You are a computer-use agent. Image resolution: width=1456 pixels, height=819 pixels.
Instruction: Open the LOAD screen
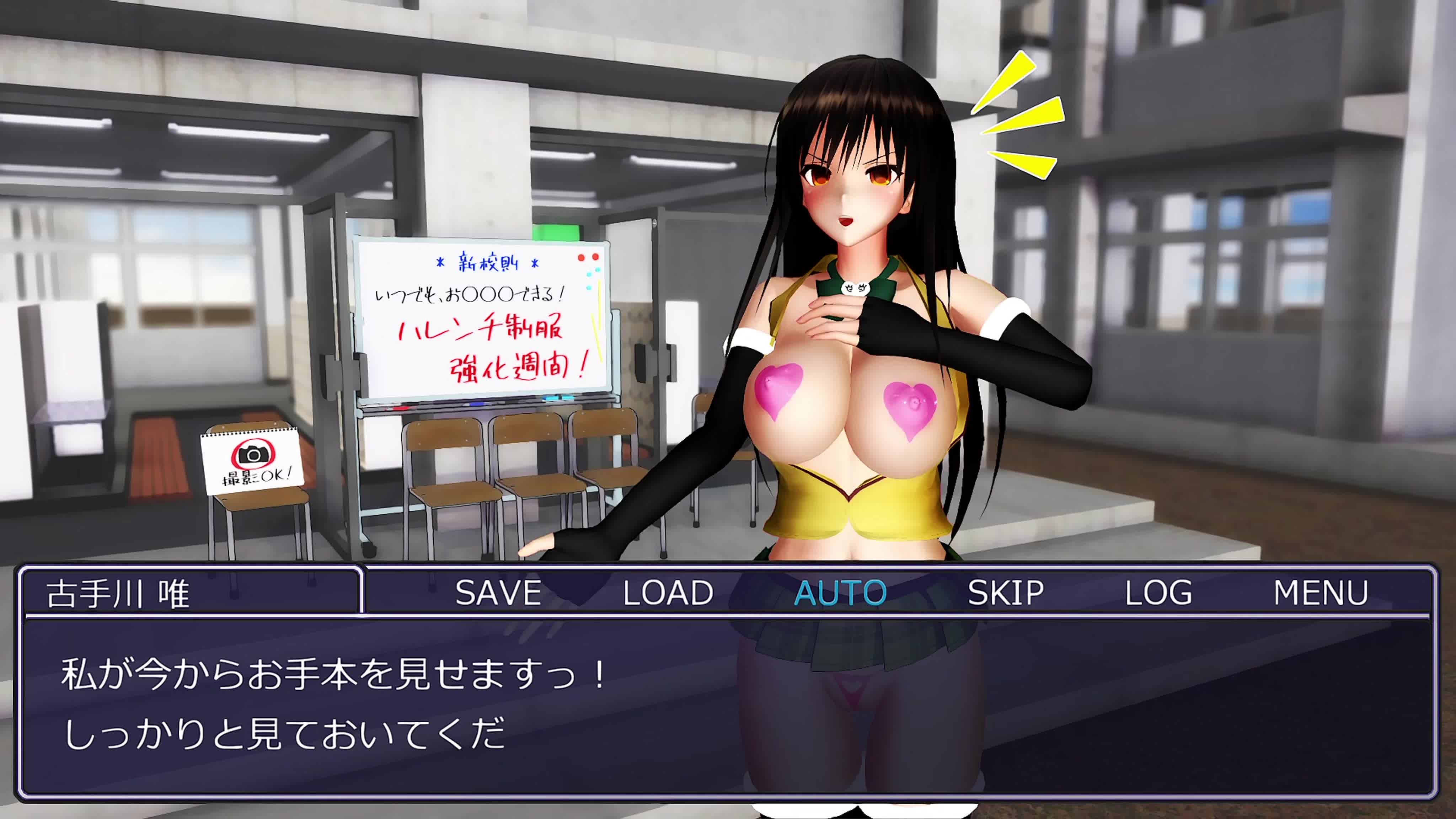[x=668, y=592]
